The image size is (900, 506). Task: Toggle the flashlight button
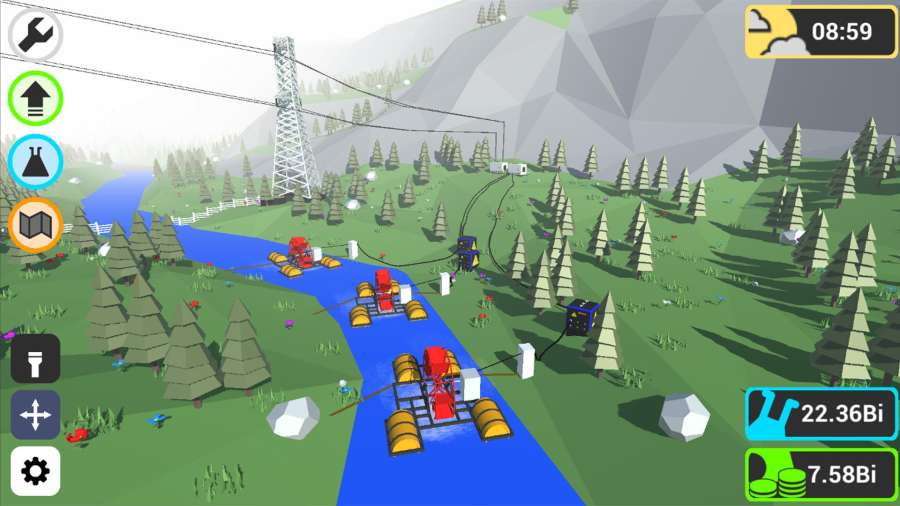click(36, 359)
